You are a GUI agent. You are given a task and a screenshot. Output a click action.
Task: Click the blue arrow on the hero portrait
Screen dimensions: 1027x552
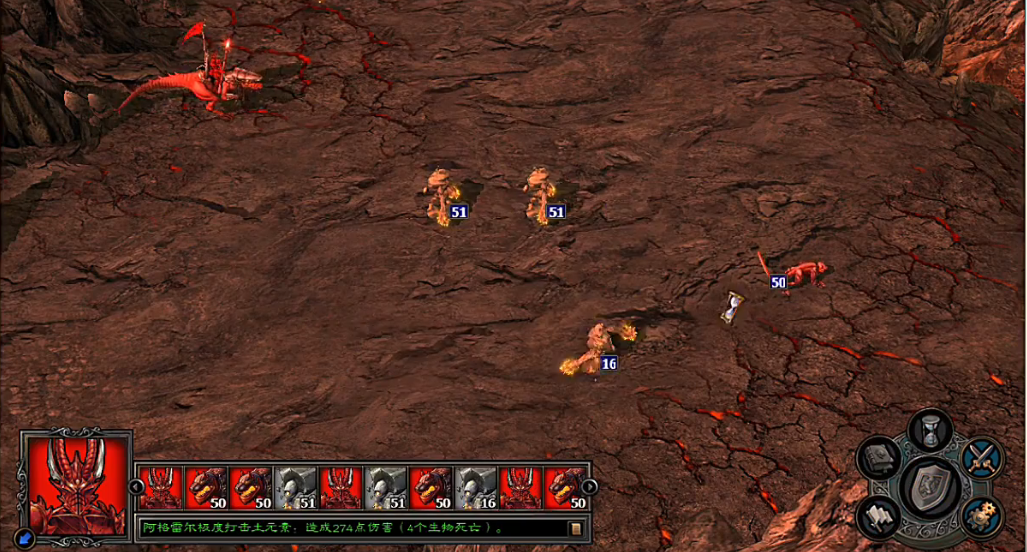point(27,538)
